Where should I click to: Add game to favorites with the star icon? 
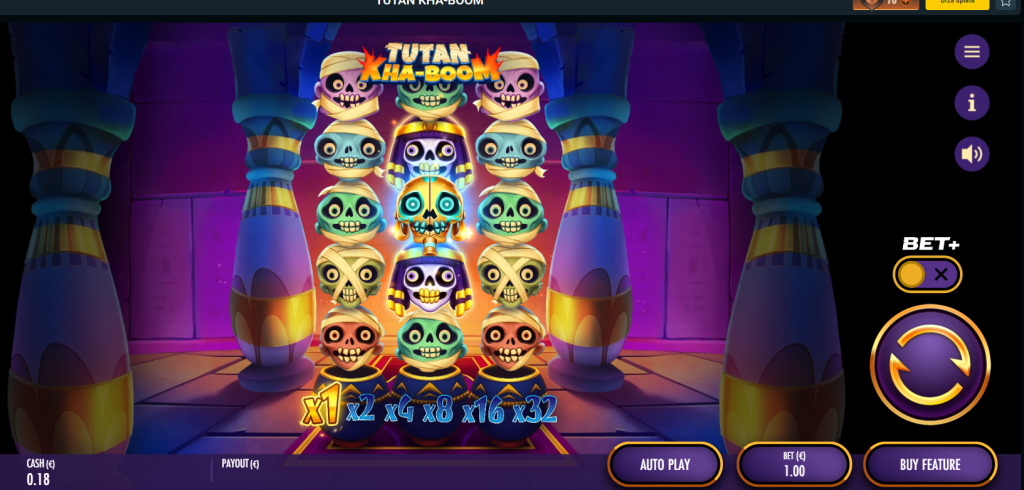click(x=1006, y=4)
